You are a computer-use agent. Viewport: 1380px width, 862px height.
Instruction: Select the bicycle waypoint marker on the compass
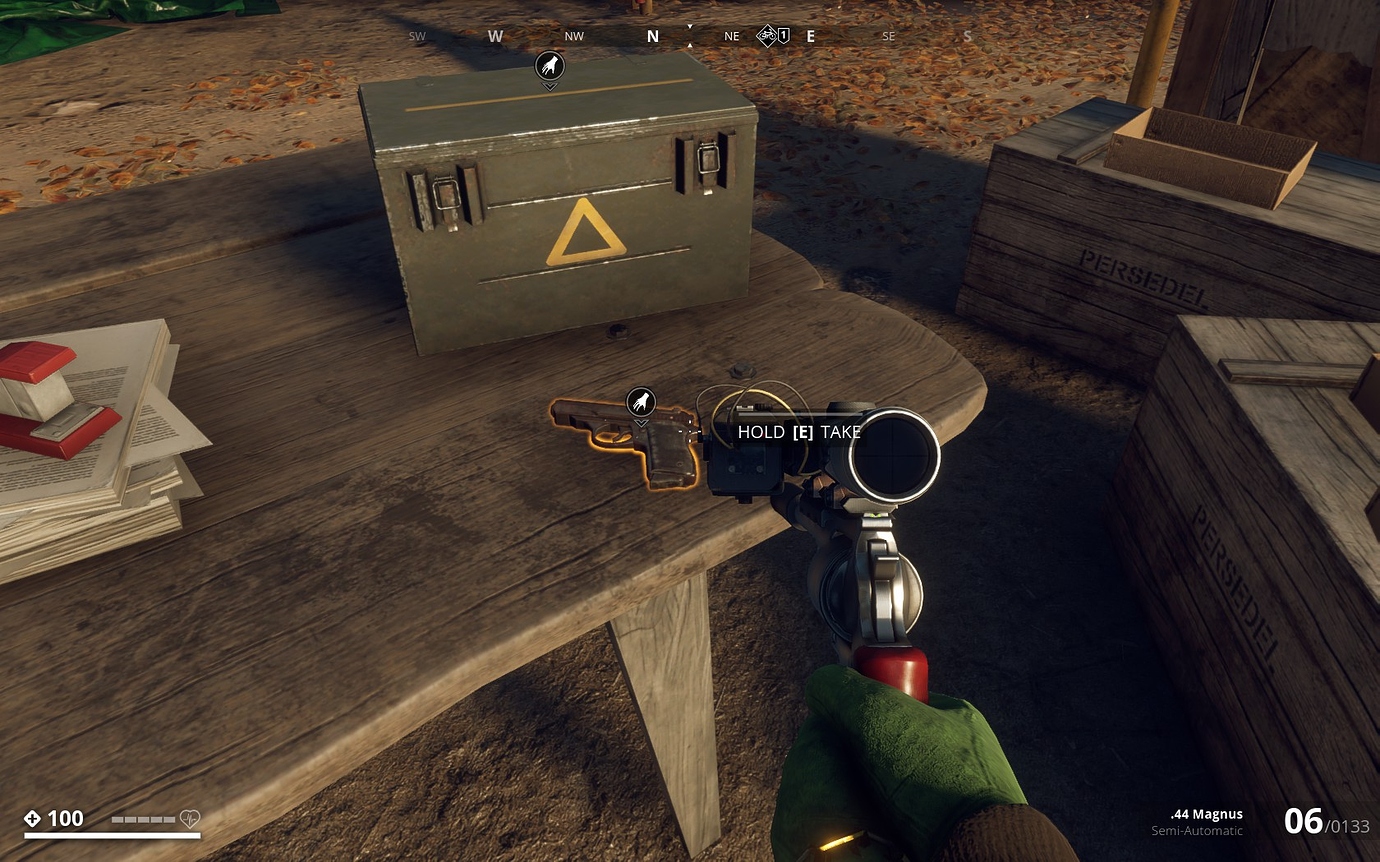[x=764, y=34]
